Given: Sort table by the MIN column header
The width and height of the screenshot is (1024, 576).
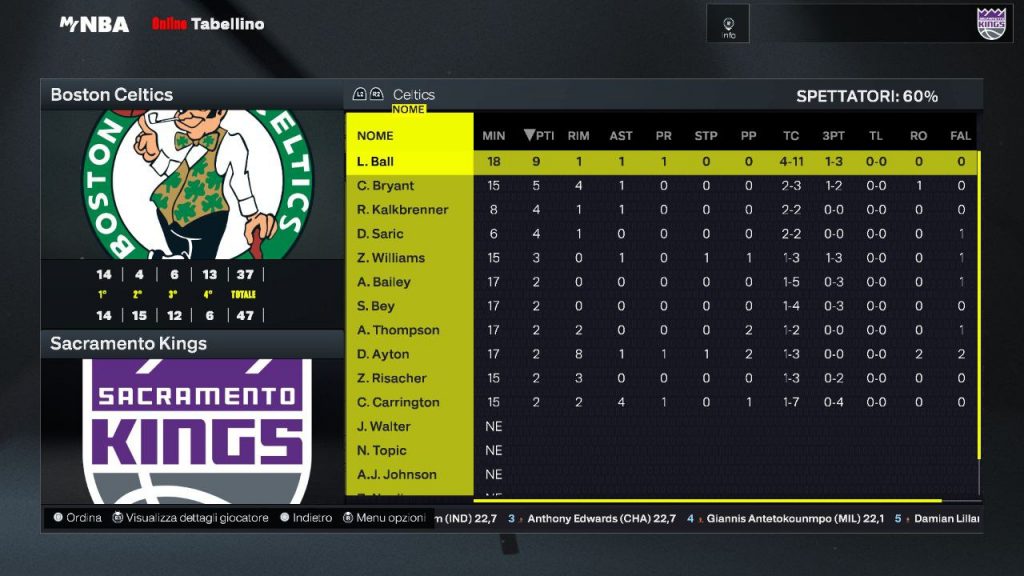Looking at the screenshot, I should [x=494, y=136].
